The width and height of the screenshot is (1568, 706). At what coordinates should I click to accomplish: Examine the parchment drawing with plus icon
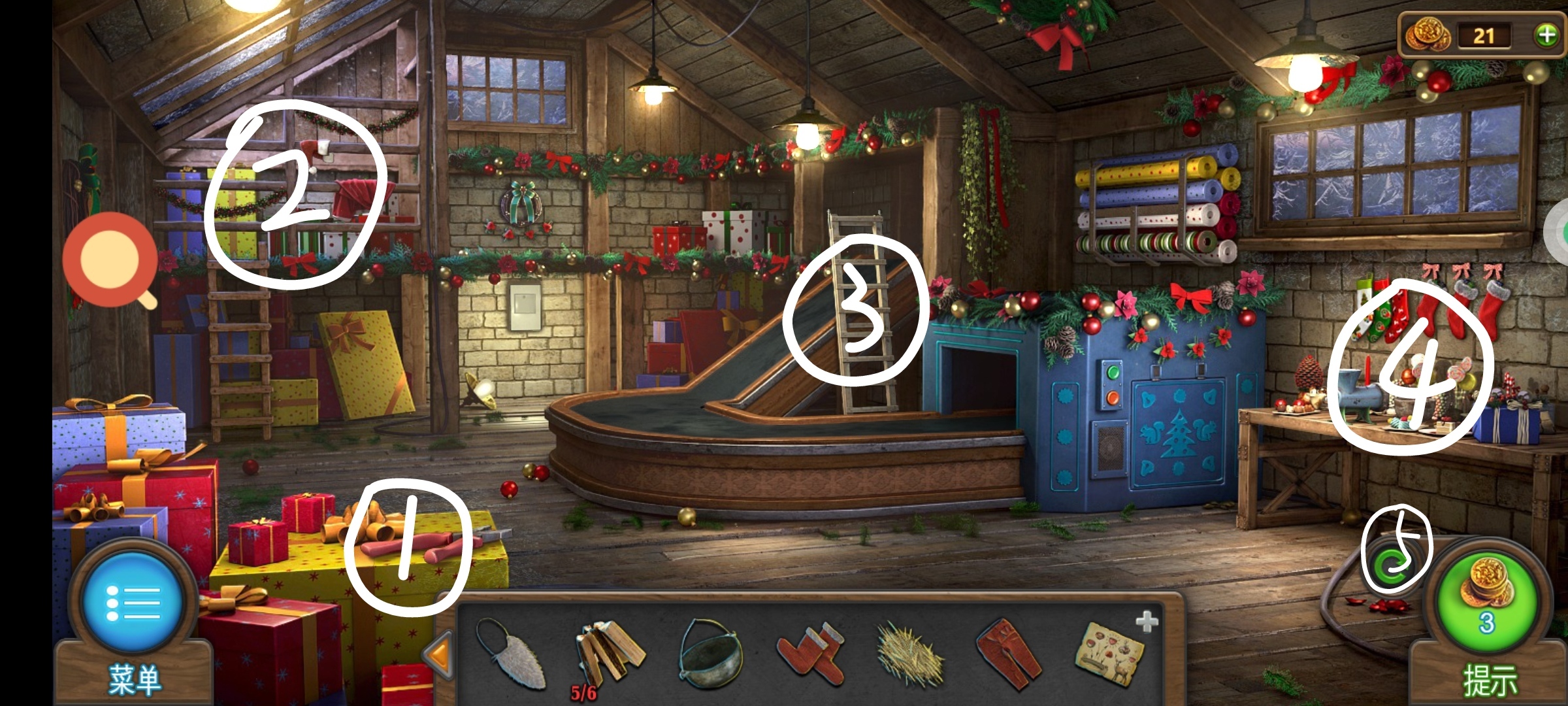click(x=1111, y=651)
